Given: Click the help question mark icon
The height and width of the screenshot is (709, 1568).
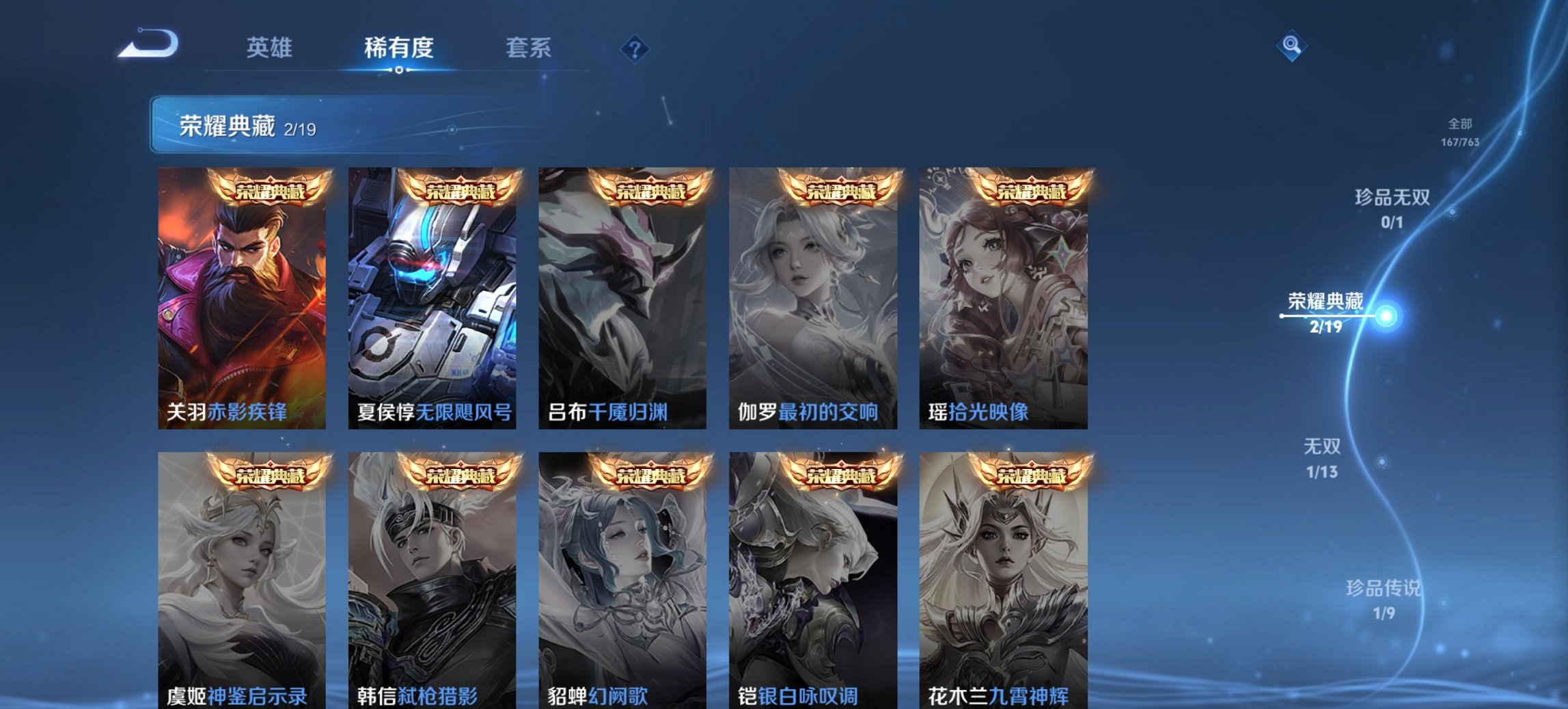Looking at the screenshot, I should pyautogui.click(x=633, y=48).
